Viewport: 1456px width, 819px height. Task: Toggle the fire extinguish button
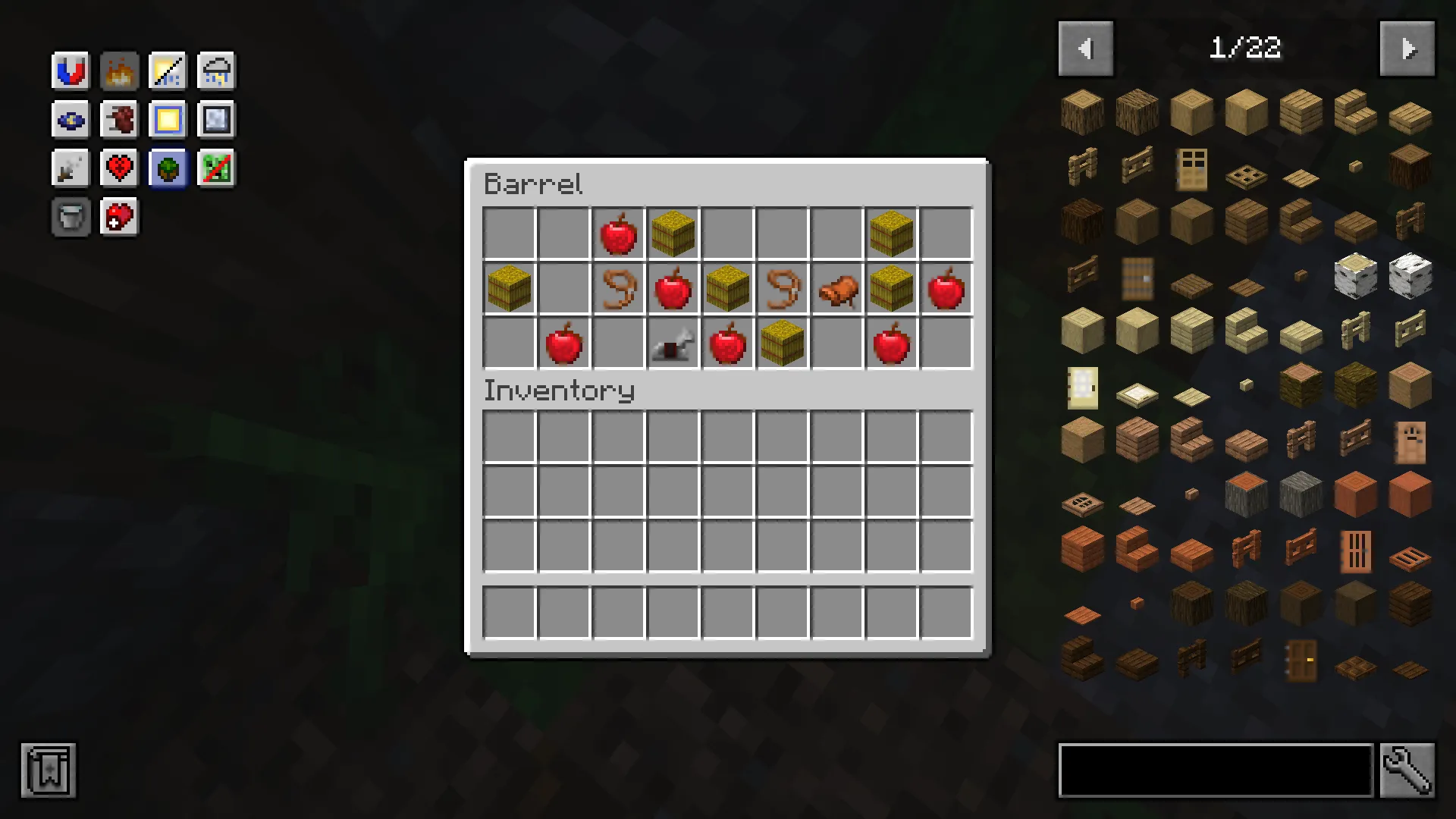point(118,70)
